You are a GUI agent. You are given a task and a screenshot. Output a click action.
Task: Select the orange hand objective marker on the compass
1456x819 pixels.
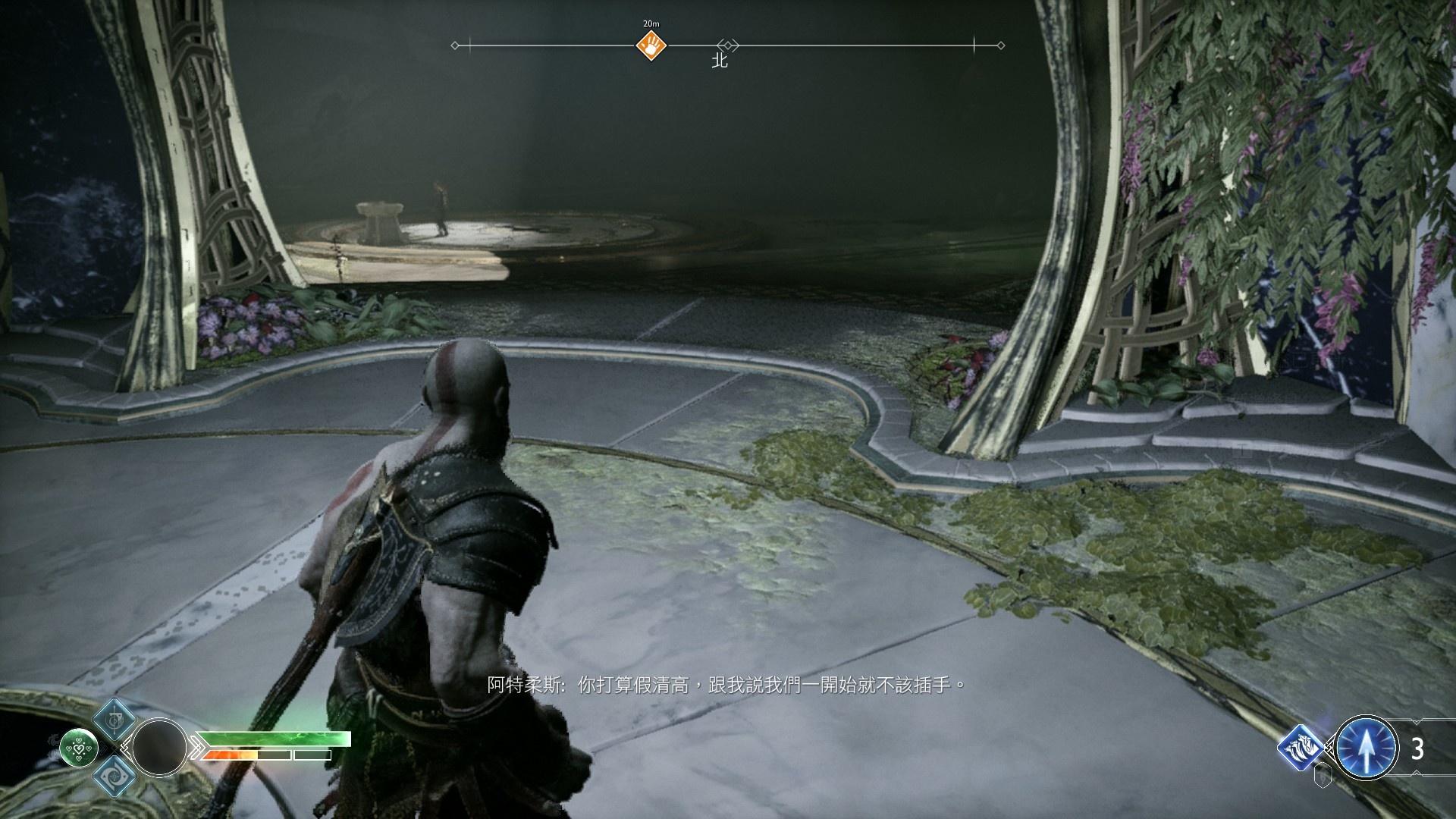coord(651,46)
